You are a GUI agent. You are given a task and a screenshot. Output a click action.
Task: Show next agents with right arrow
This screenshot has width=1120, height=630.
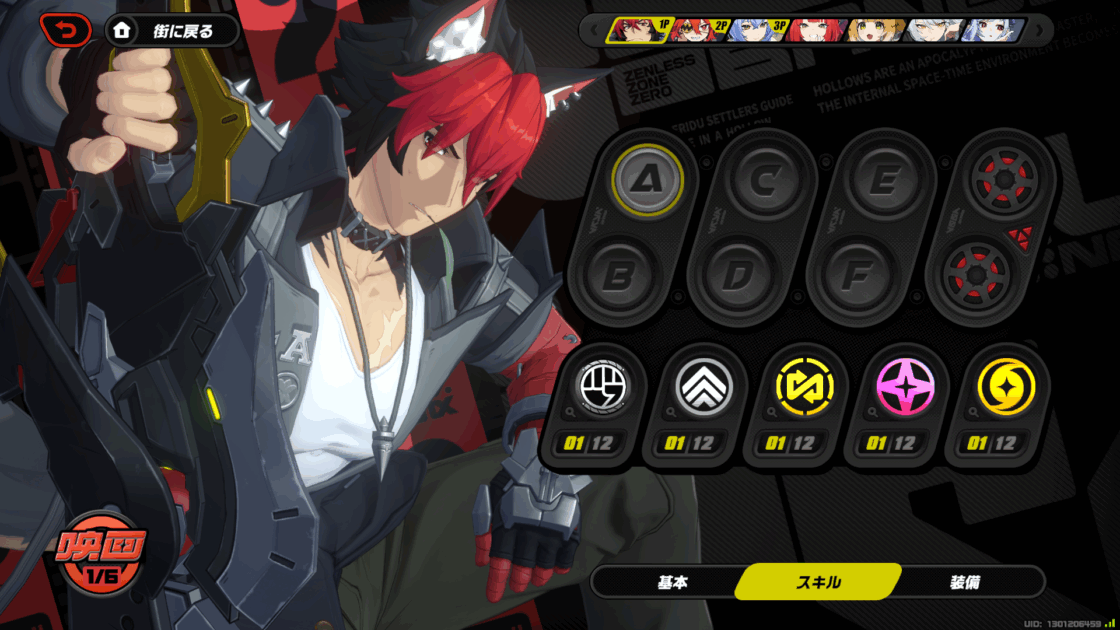pyautogui.click(x=1040, y=30)
